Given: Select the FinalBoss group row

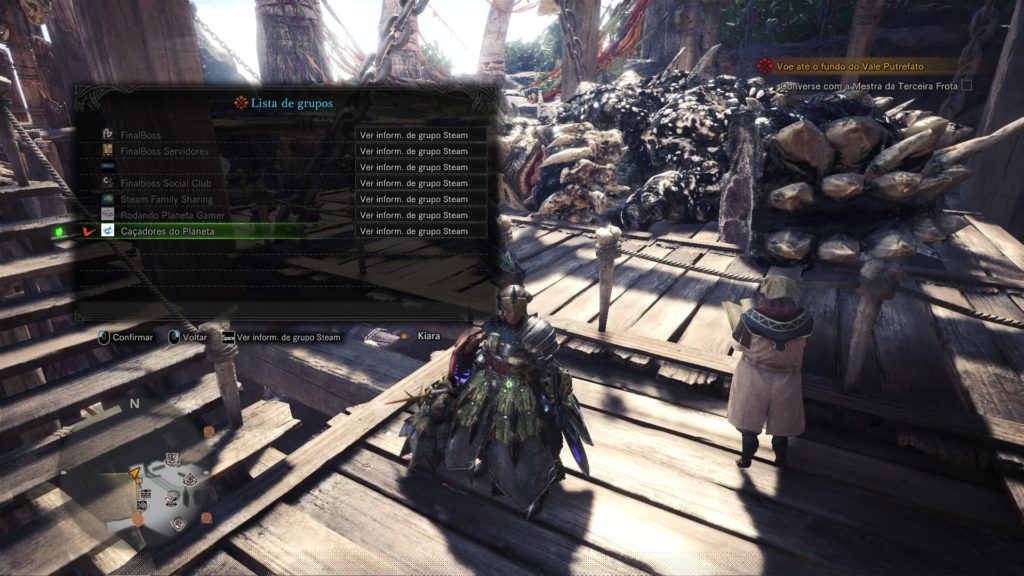Looking at the screenshot, I should pyautogui.click(x=140, y=135).
